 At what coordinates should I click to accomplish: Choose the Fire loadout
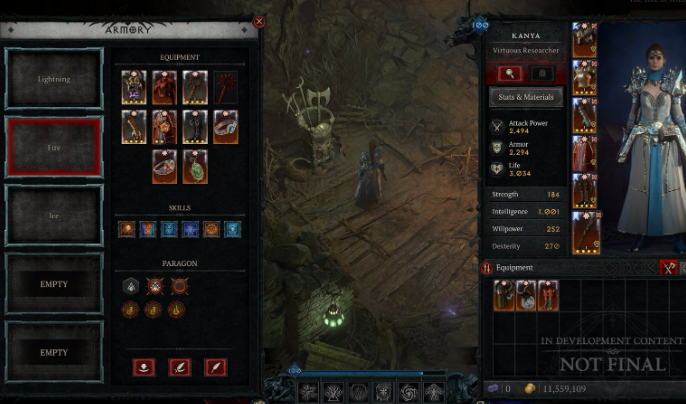[55, 146]
